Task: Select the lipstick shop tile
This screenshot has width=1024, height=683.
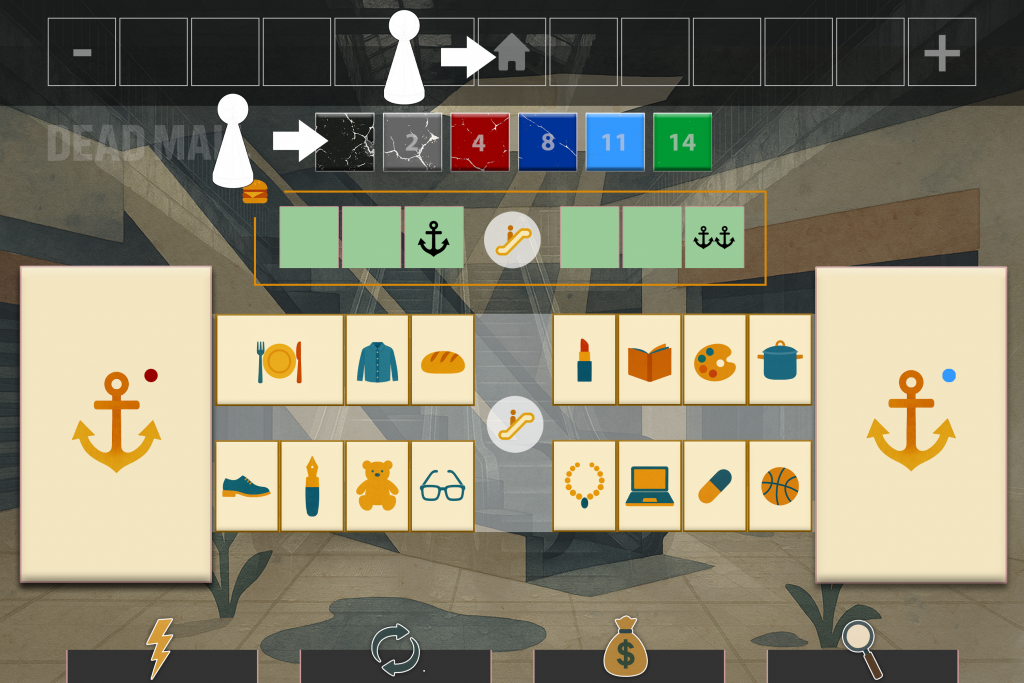Action: (584, 360)
